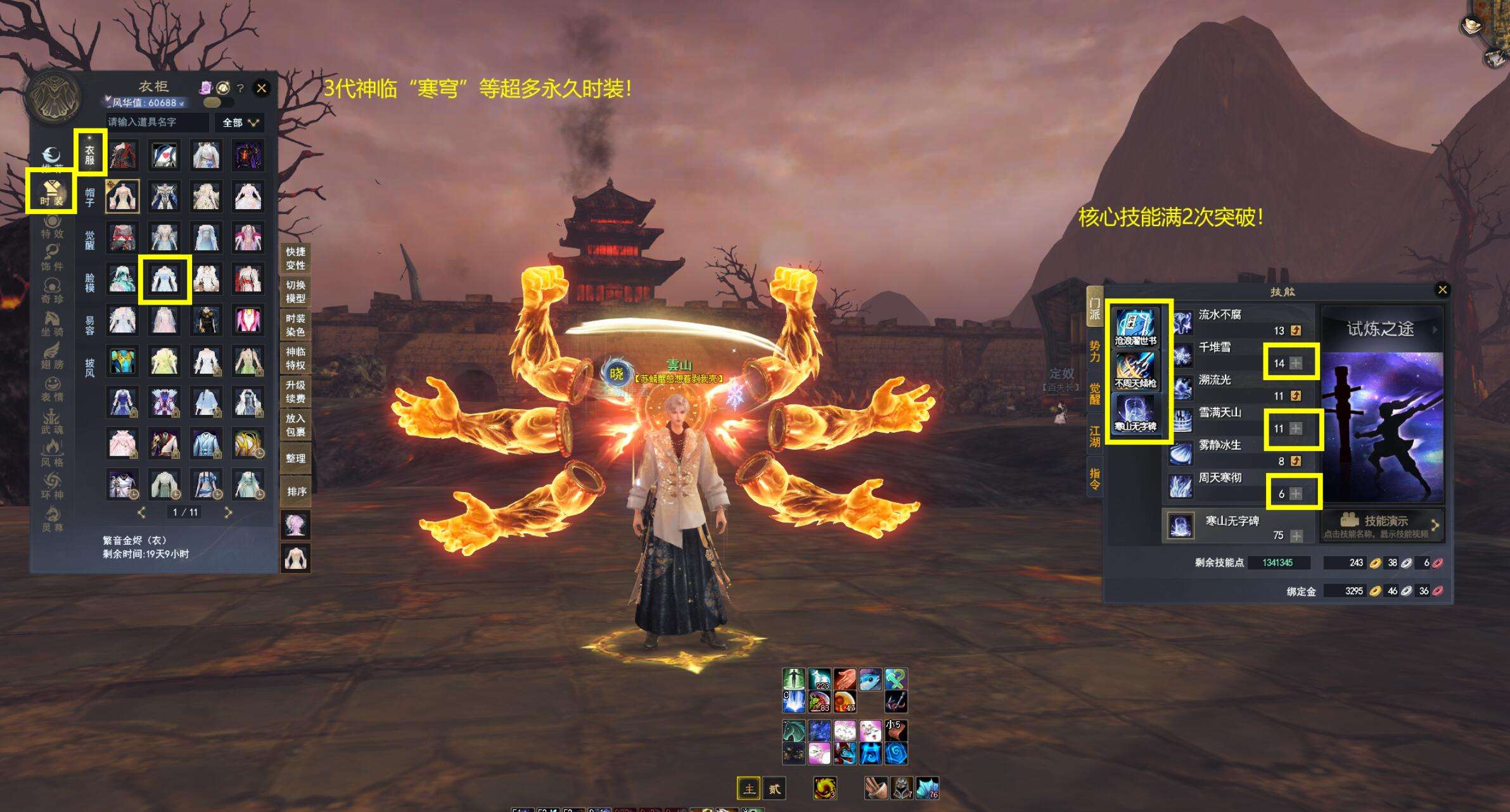Close the 技能 skill panel
The width and height of the screenshot is (1510, 812).
(1442, 290)
